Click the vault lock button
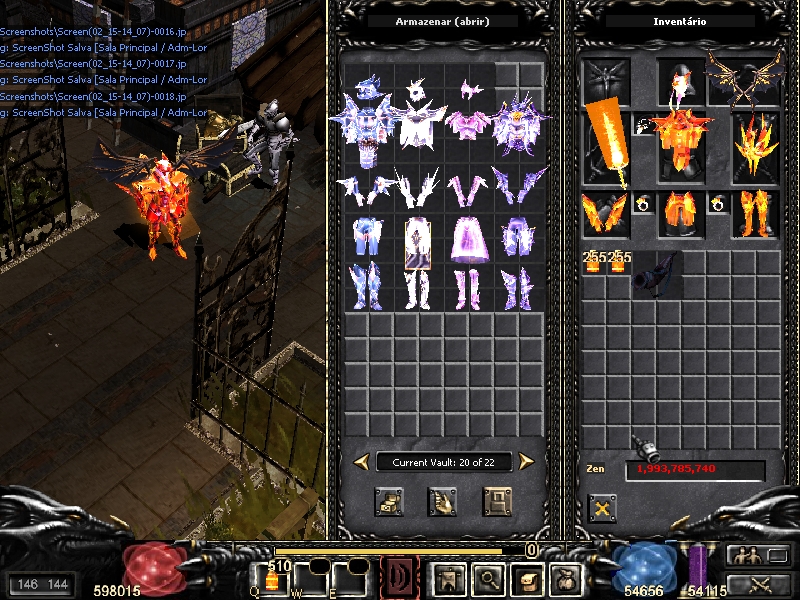 click(497, 501)
